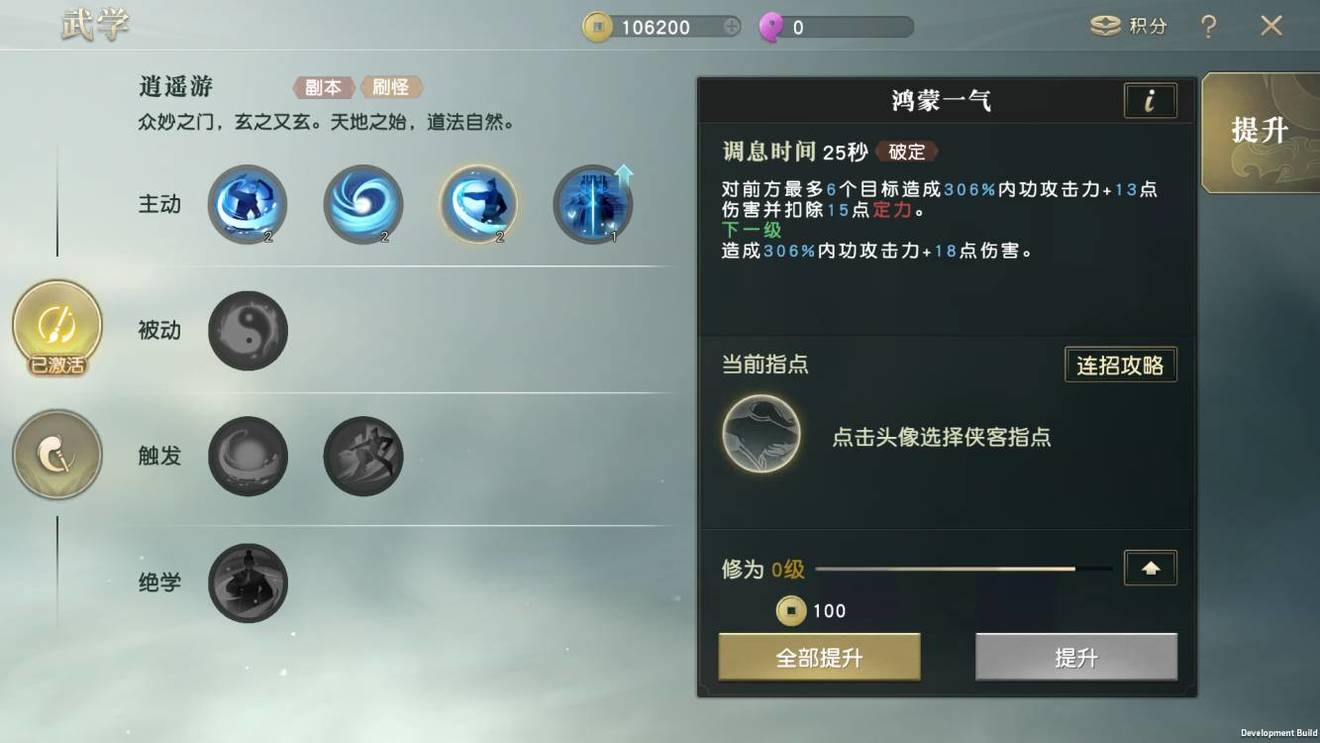Select the second trigger skill icon
Image resolution: width=1320 pixels, height=743 pixels.
click(x=362, y=456)
